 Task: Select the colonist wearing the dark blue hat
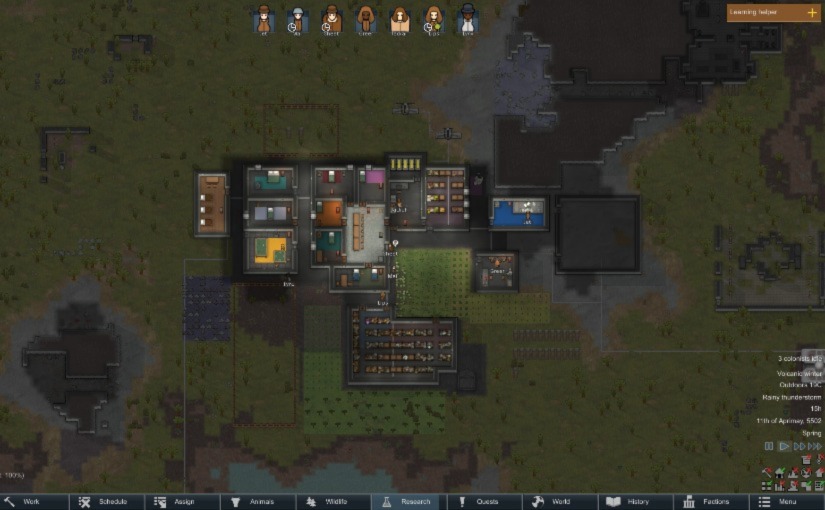coord(467,18)
